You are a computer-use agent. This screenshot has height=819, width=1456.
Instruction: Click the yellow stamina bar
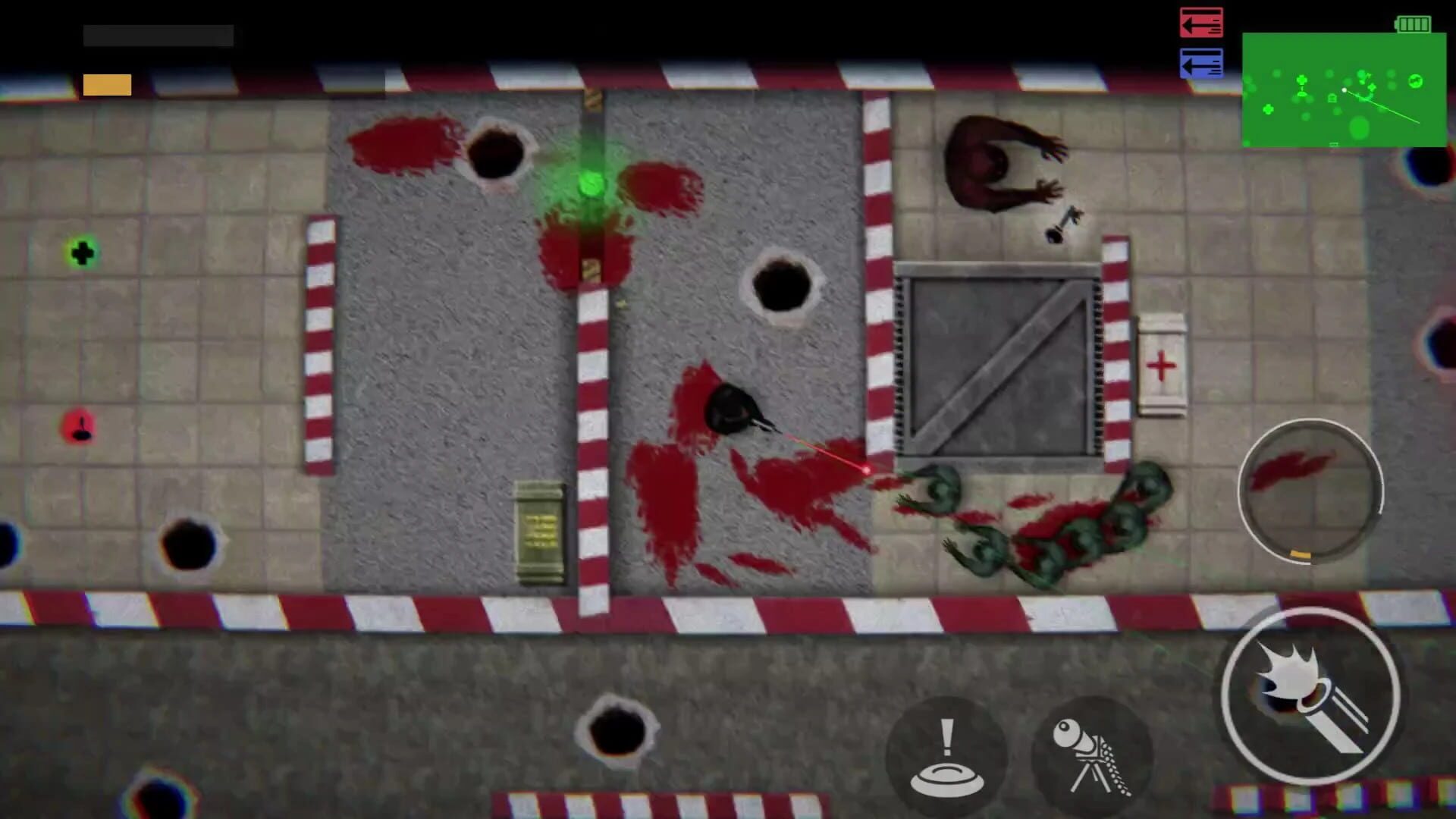click(106, 83)
